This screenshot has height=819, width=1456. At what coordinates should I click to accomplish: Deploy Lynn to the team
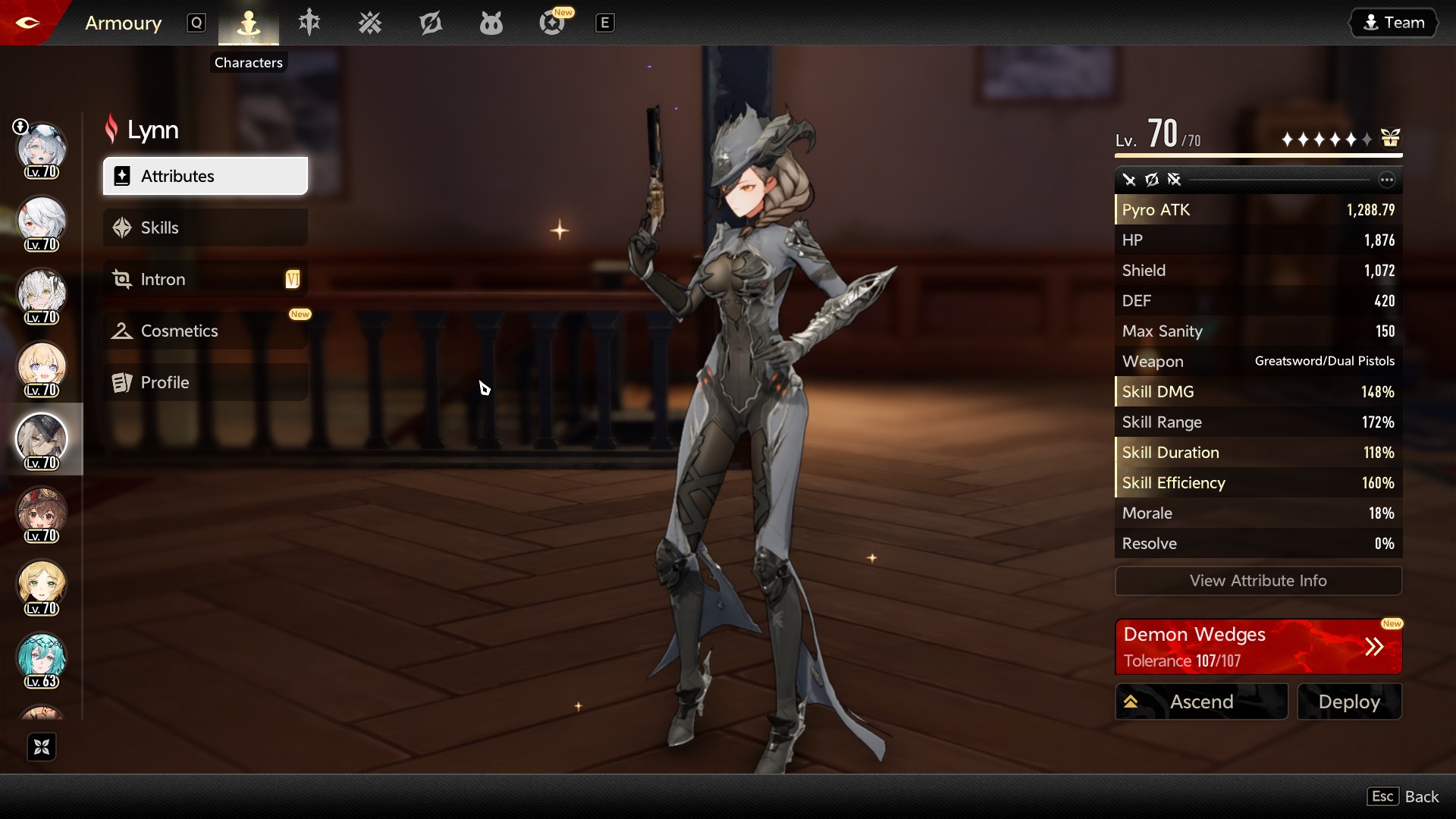(1349, 701)
